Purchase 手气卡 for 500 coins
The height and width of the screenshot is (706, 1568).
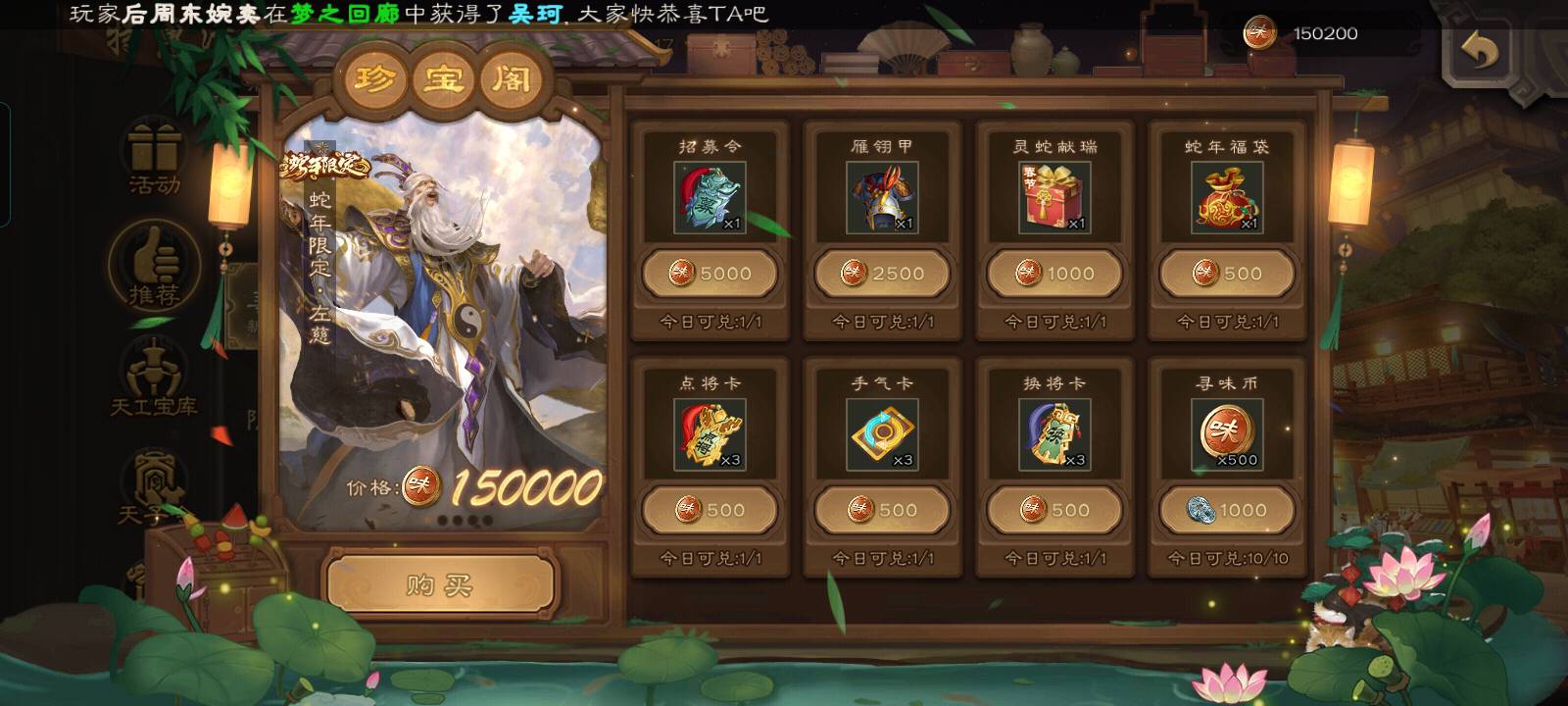[882, 510]
